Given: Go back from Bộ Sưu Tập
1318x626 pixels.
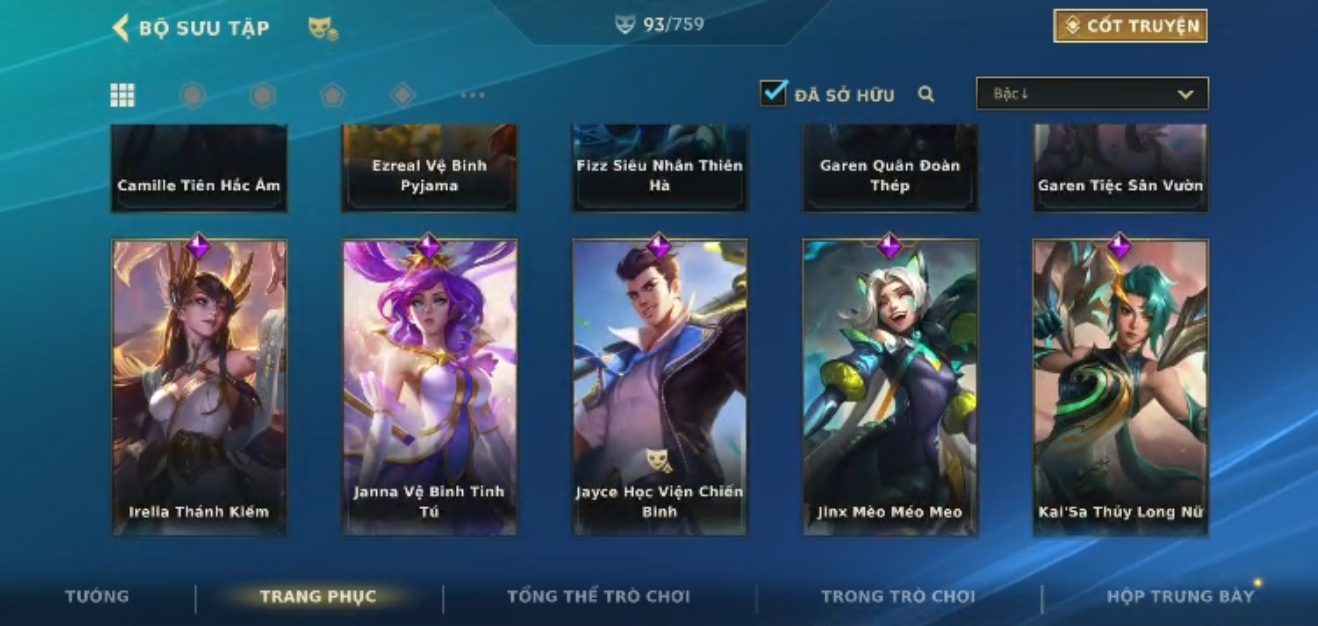Looking at the screenshot, I should pyautogui.click(x=122, y=28).
